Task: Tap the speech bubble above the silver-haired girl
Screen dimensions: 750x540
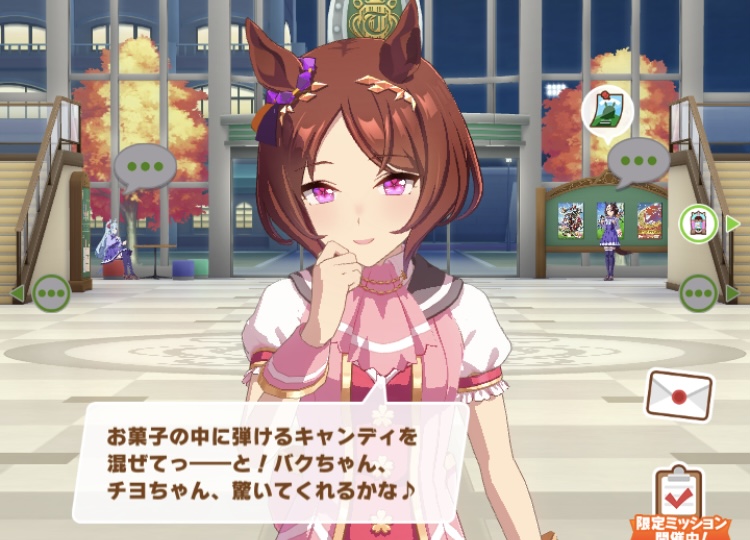Action: pyautogui.click(x=145, y=166)
